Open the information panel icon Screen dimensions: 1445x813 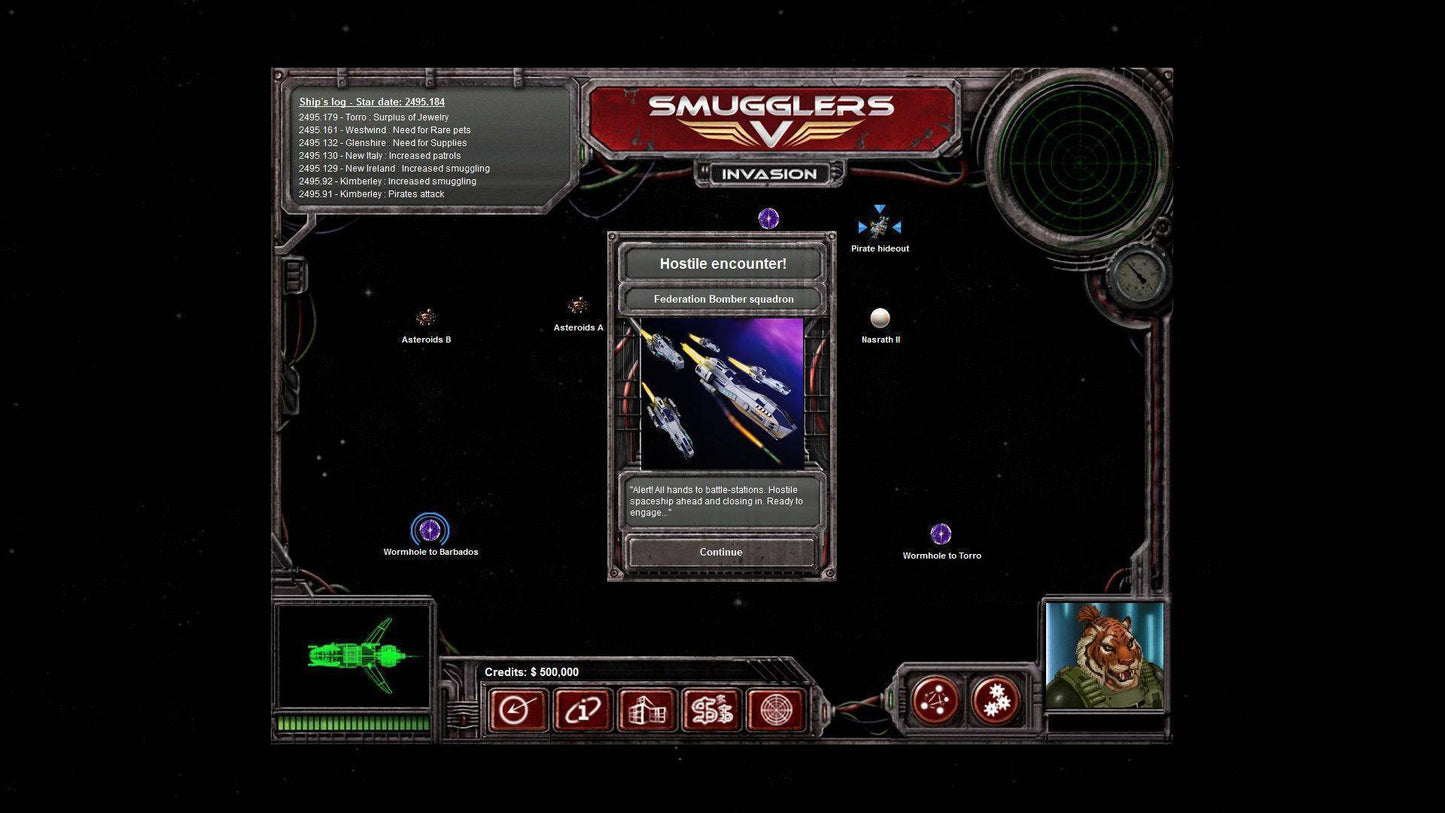[583, 710]
